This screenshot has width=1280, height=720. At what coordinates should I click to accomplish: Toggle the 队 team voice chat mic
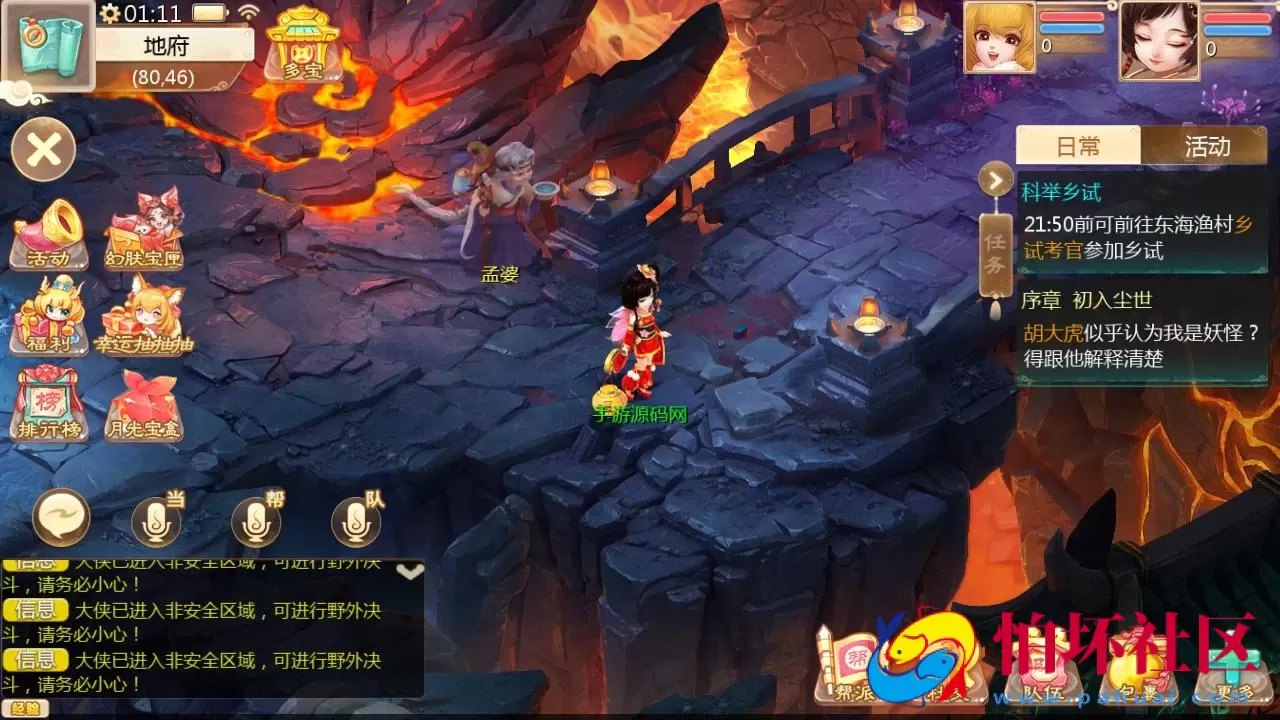(x=355, y=522)
